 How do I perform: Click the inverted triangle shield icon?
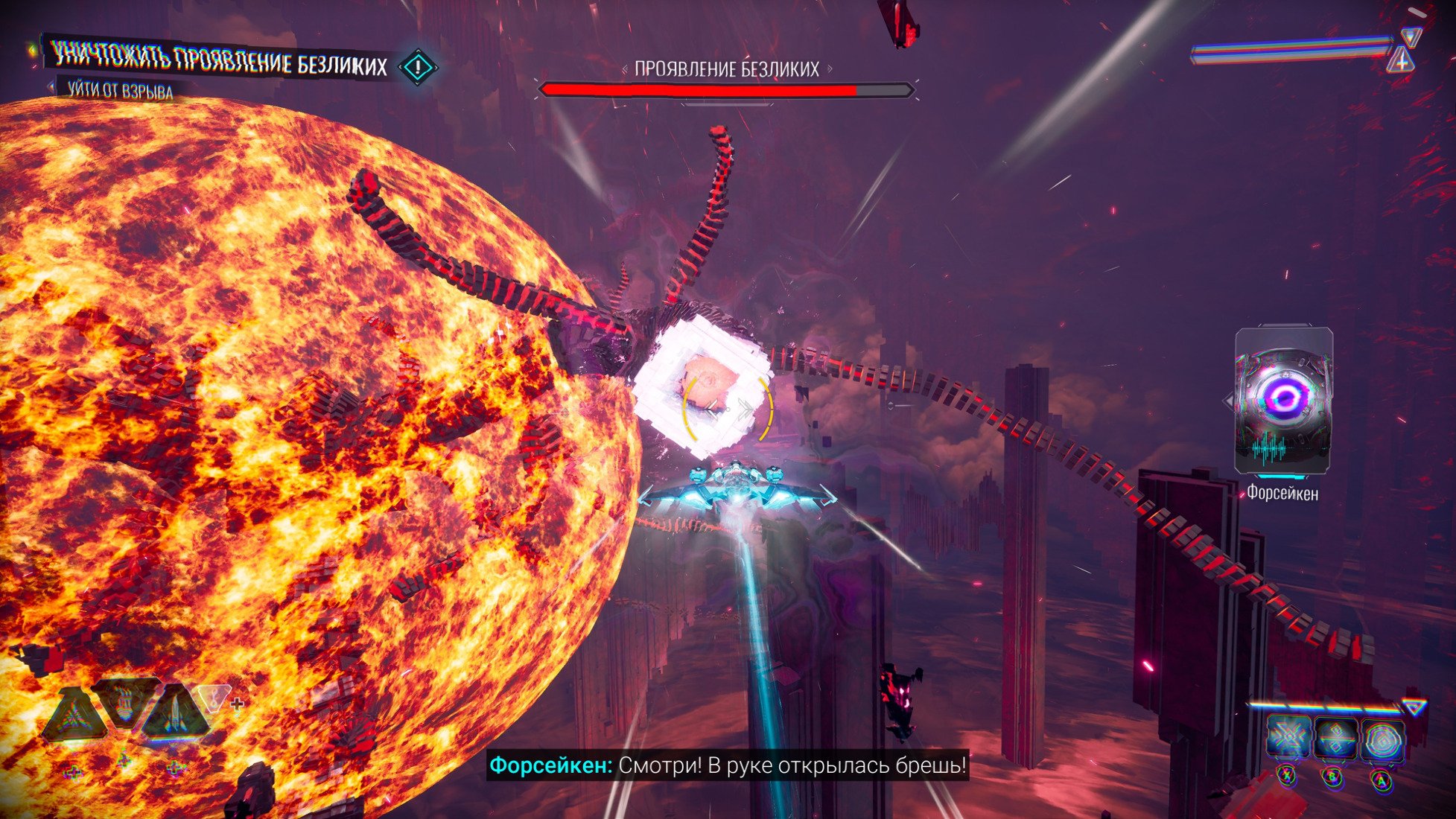tap(1410, 36)
